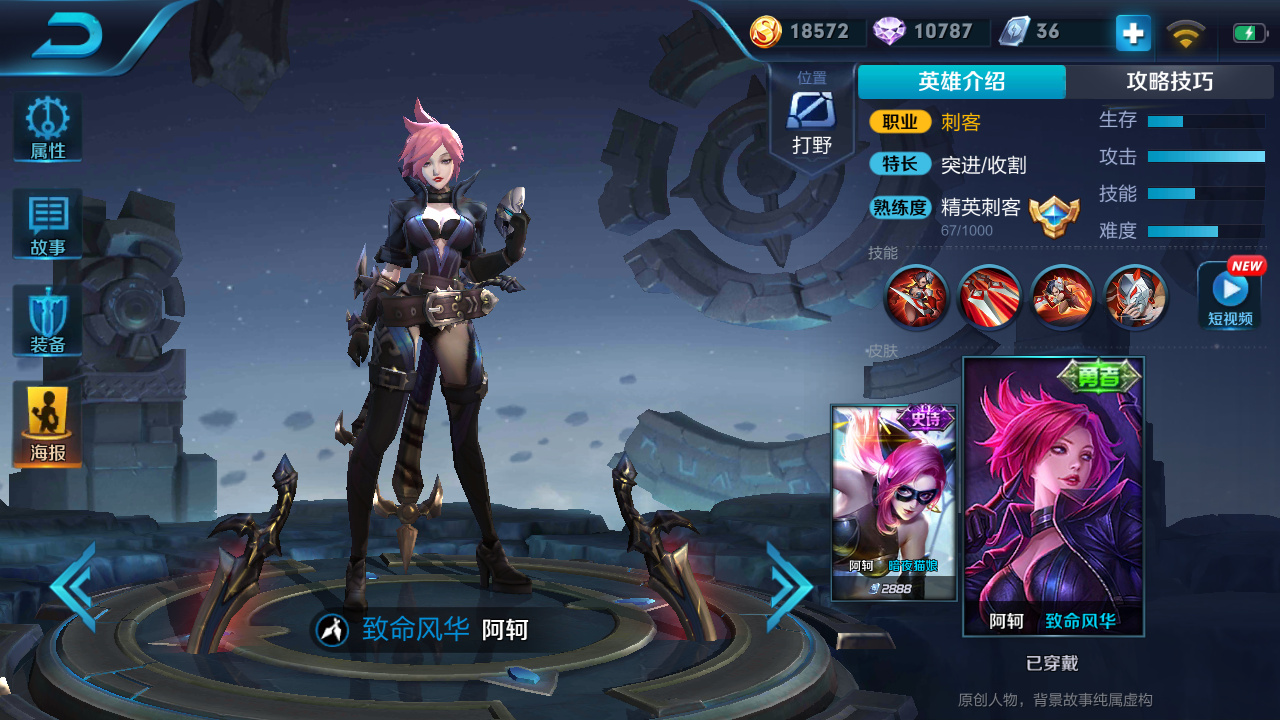Select the 英雄介绍 tab
Viewport: 1280px width, 720px height.
961,82
